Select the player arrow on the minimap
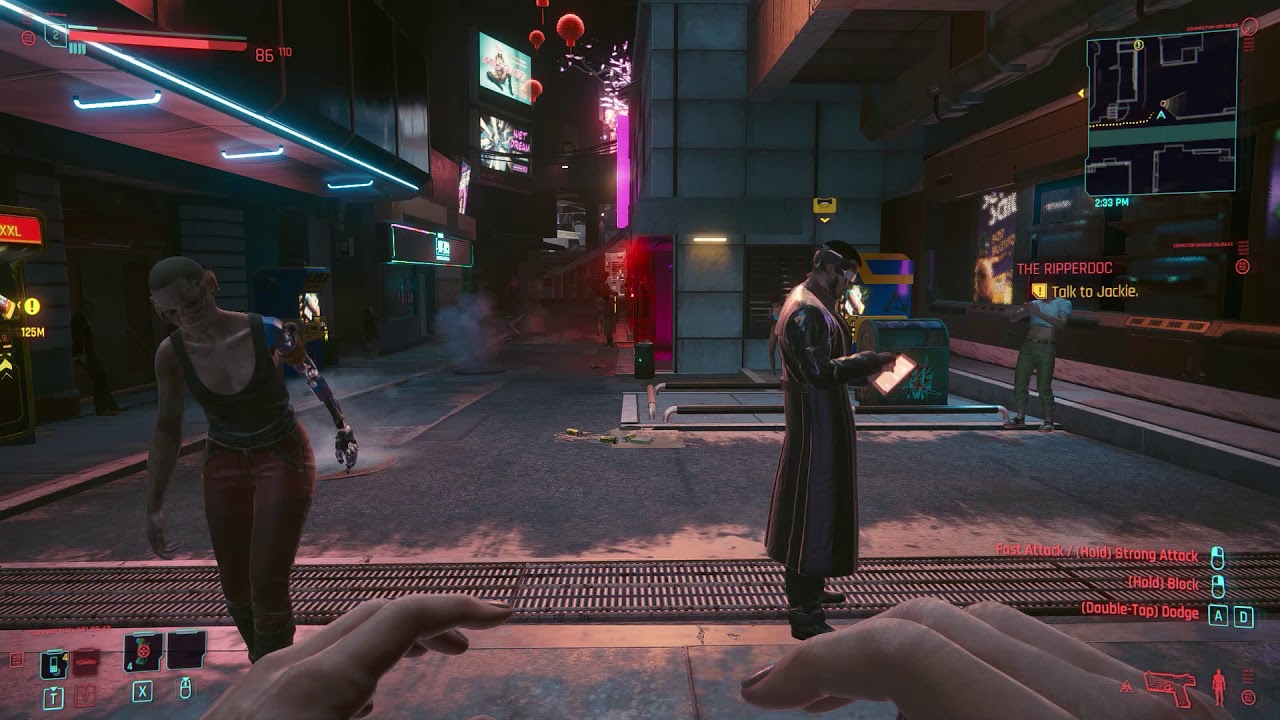 1161,115
